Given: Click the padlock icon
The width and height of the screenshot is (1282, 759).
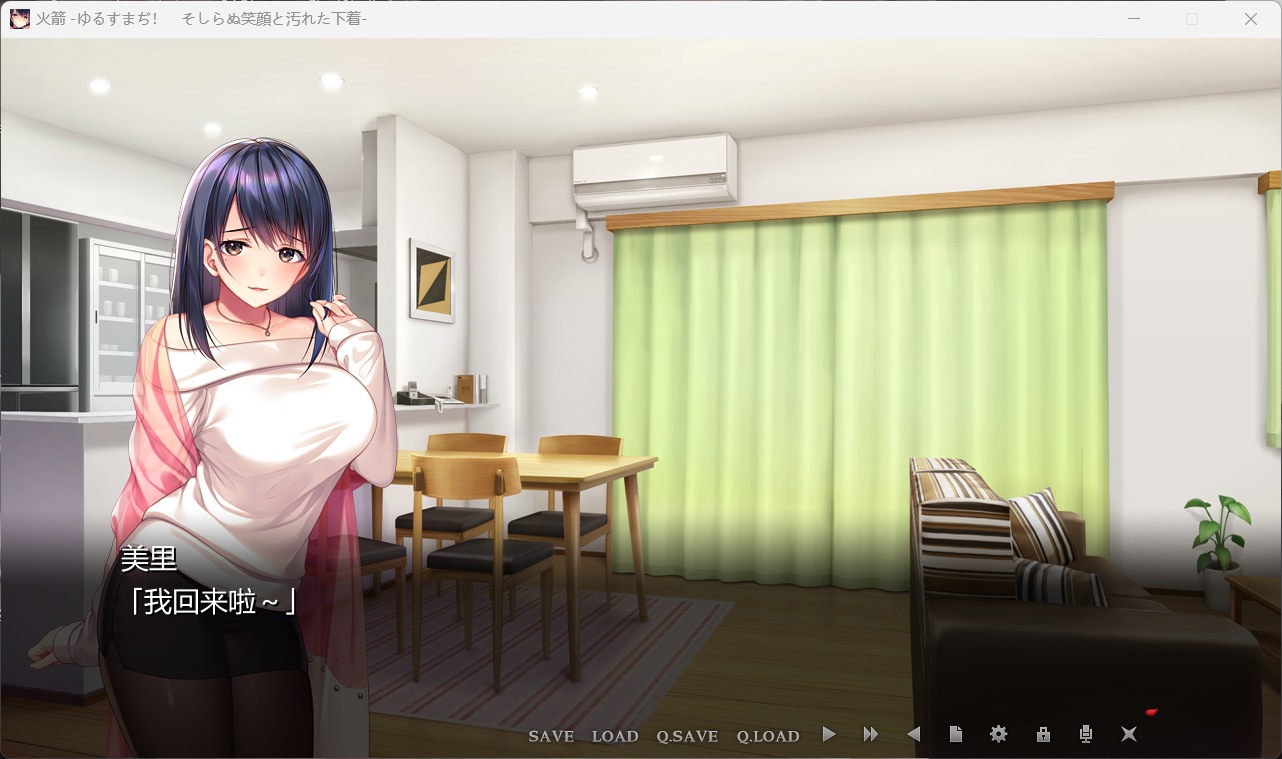Looking at the screenshot, I should [1043, 735].
